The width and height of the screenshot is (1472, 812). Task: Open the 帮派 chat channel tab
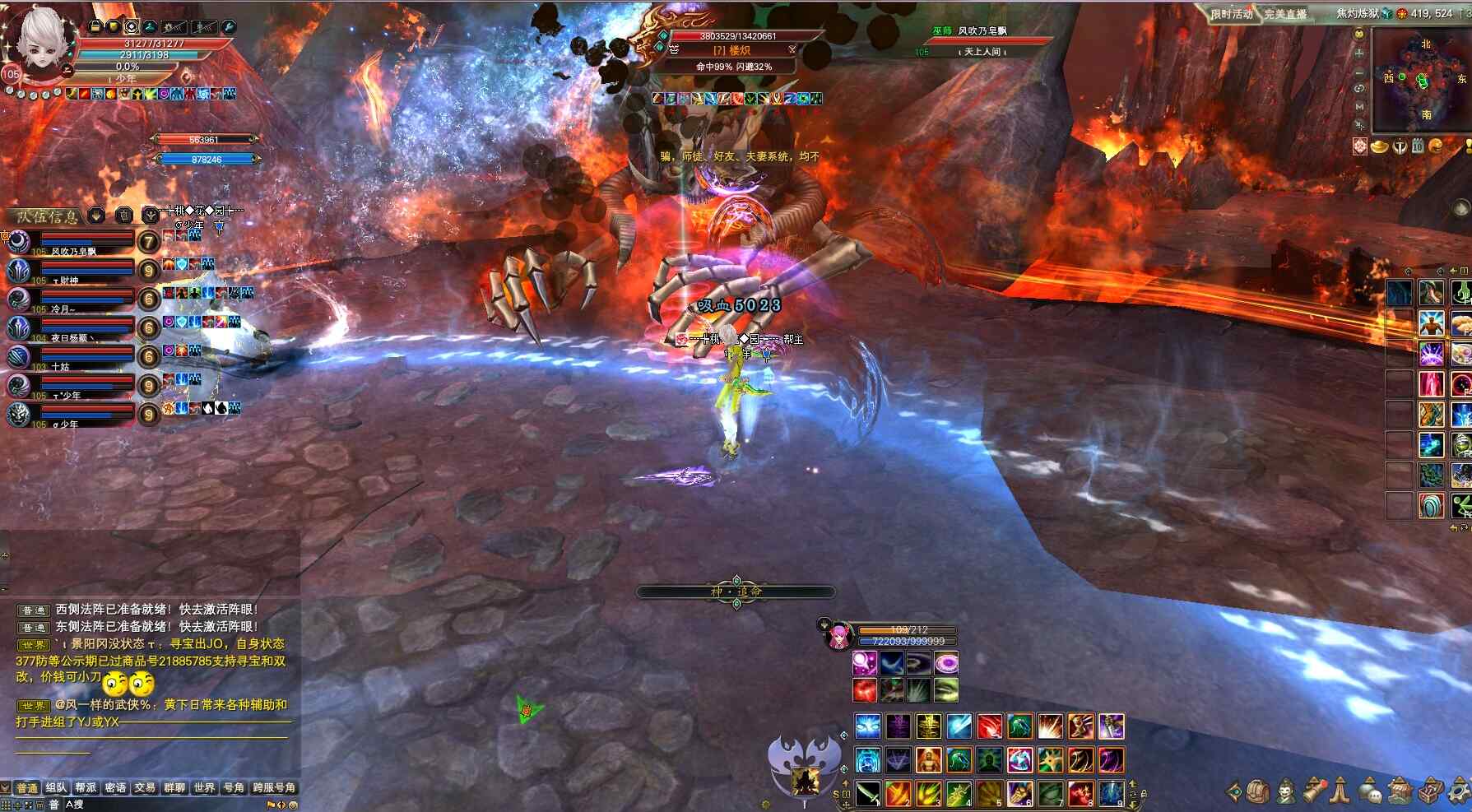pos(86,787)
